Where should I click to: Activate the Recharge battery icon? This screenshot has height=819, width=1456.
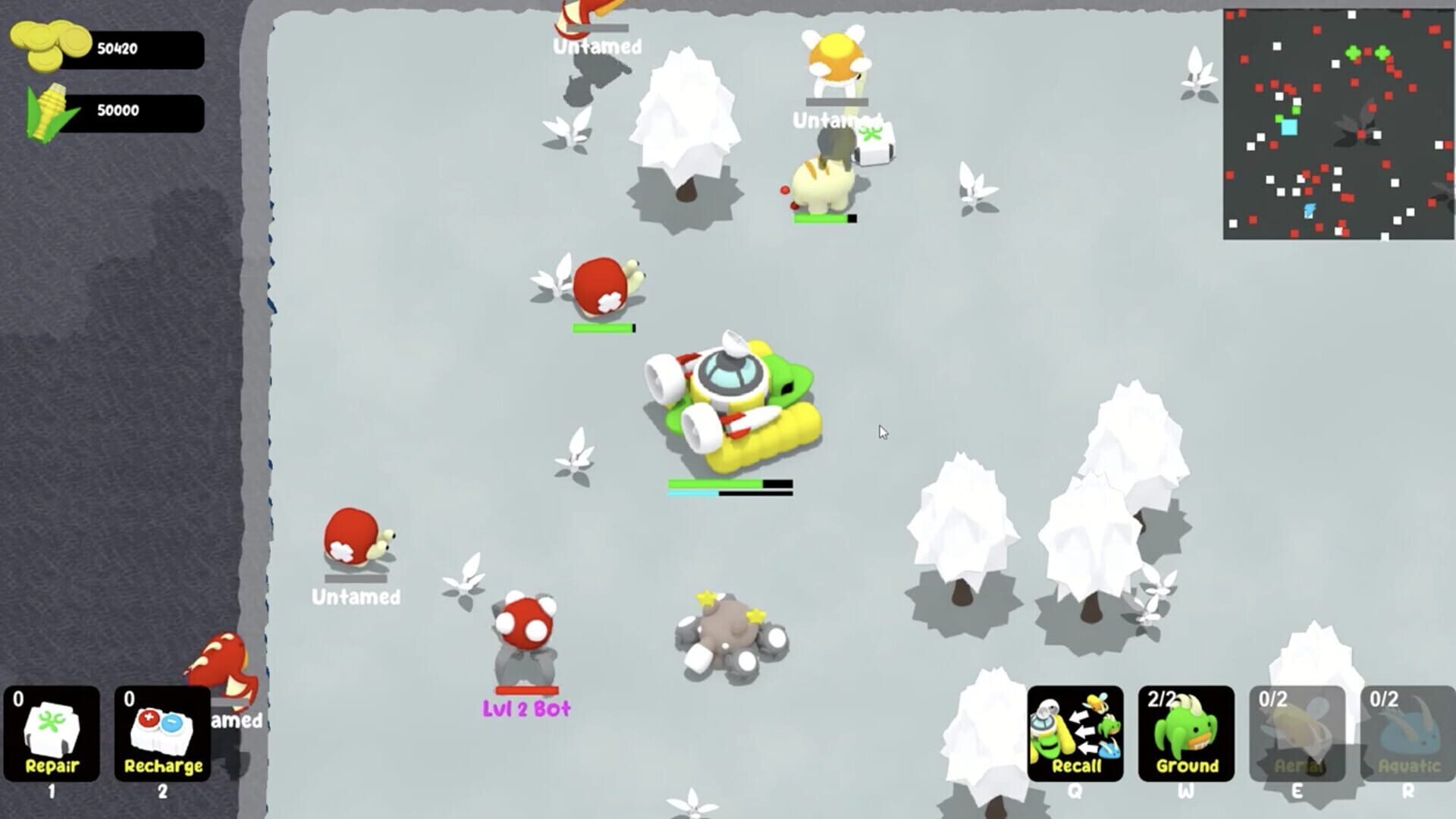pos(161,732)
